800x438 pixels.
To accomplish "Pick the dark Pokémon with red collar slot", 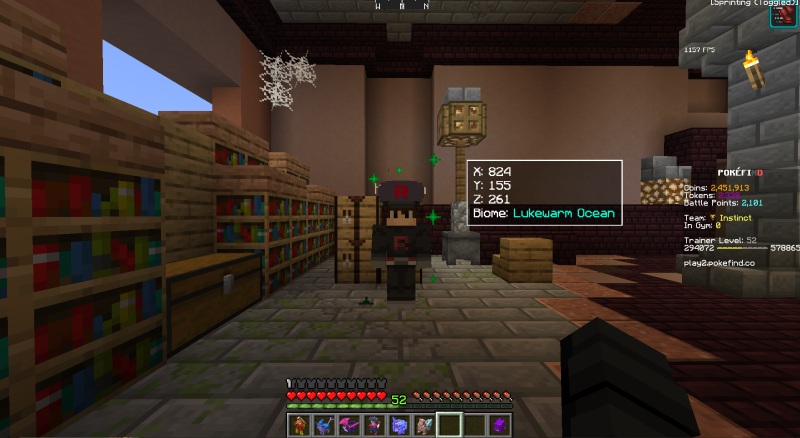I will (x=375, y=424).
